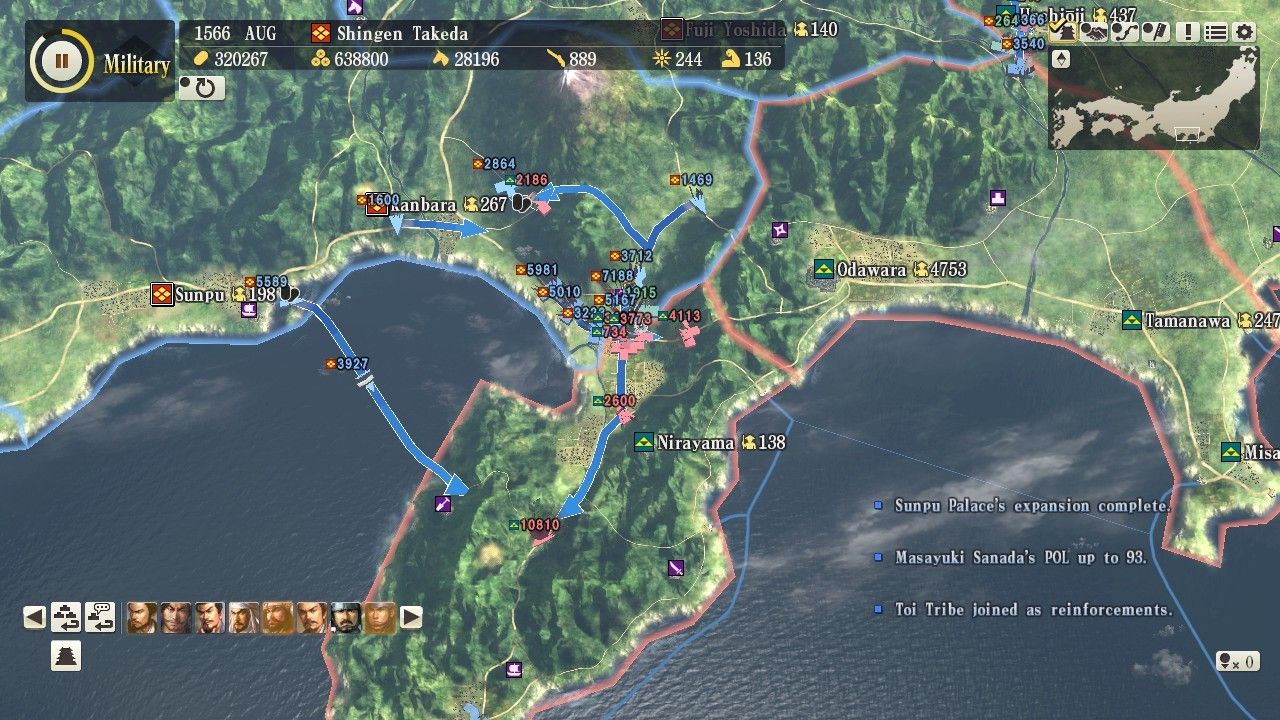Click the stone counter at bottom right
Image resolution: width=1280 pixels, height=720 pixels.
click(1236, 661)
